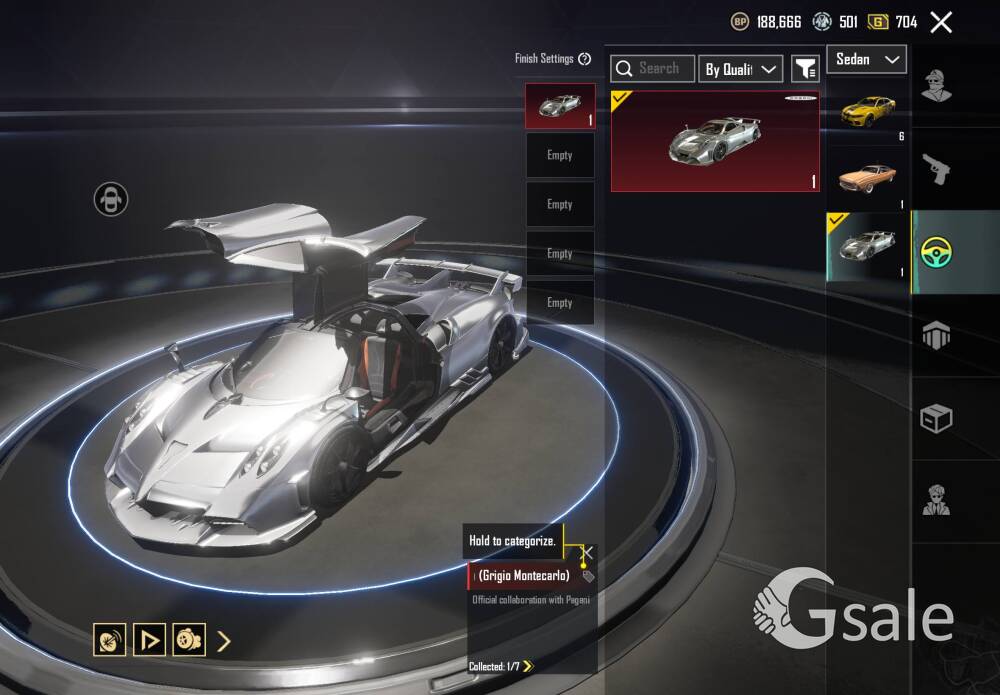This screenshot has width=1000, height=695.
Task: Select the silver Pagani skin card
Action: (715, 141)
